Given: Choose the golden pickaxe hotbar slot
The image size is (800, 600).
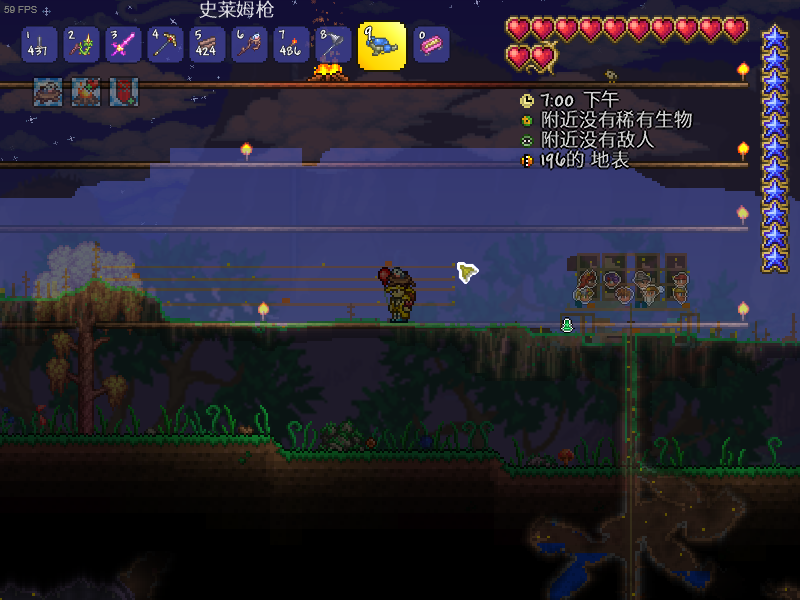Looking at the screenshot, I should tap(165, 45).
